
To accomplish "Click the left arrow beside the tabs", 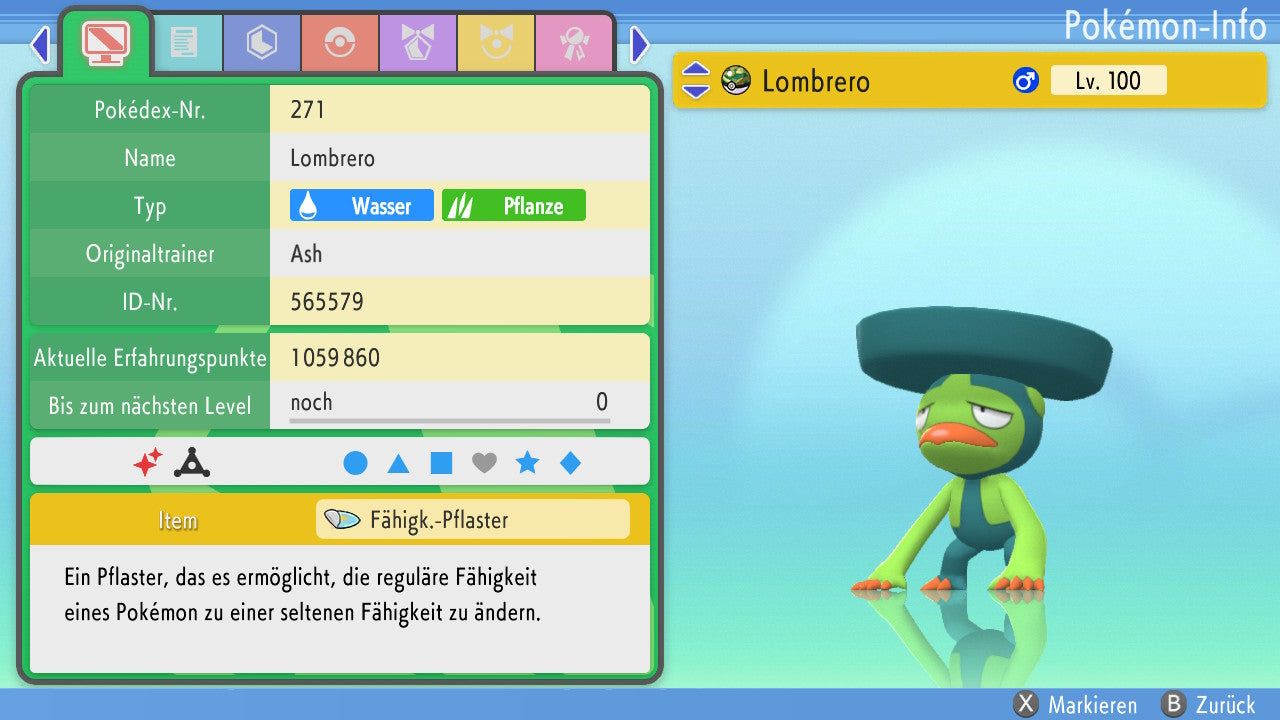I will point(40,44).
